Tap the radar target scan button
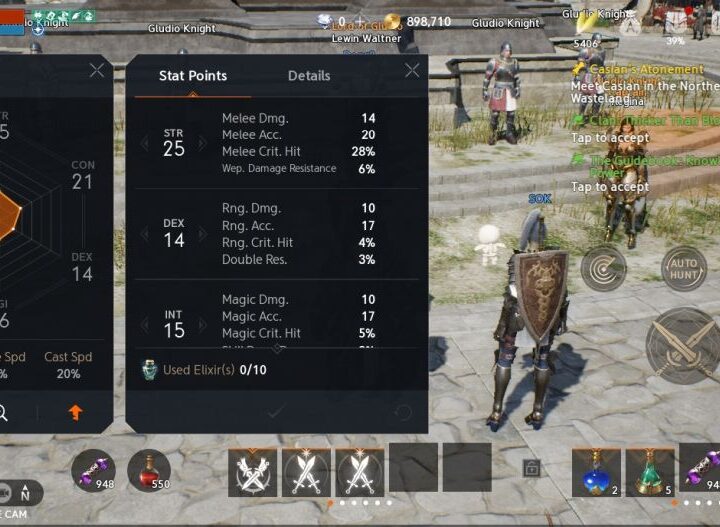The image size is (720, 527). (604, 268)
